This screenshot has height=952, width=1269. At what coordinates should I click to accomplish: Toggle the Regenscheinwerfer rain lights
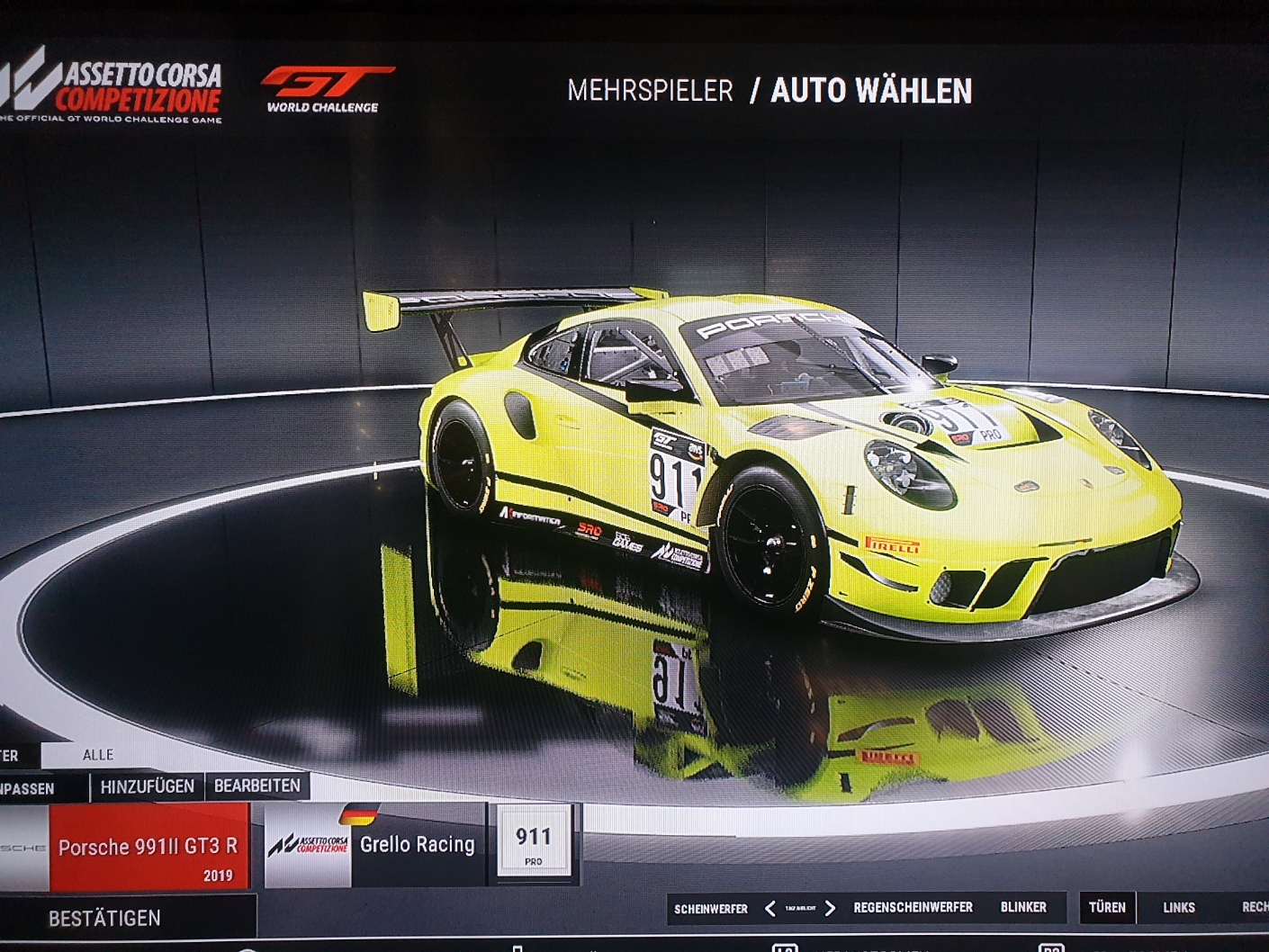tap(913, 908)
